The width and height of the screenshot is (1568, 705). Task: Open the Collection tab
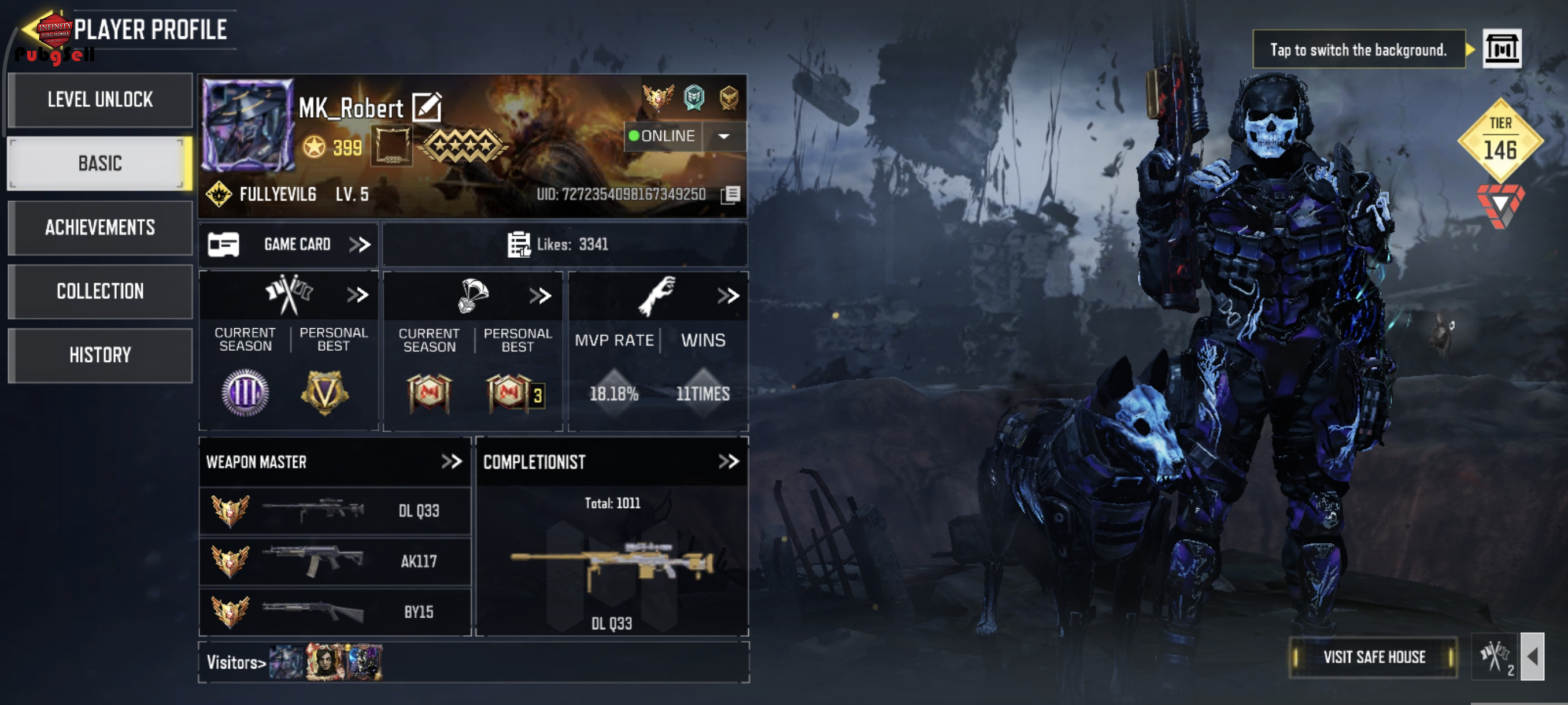(100, 291)
